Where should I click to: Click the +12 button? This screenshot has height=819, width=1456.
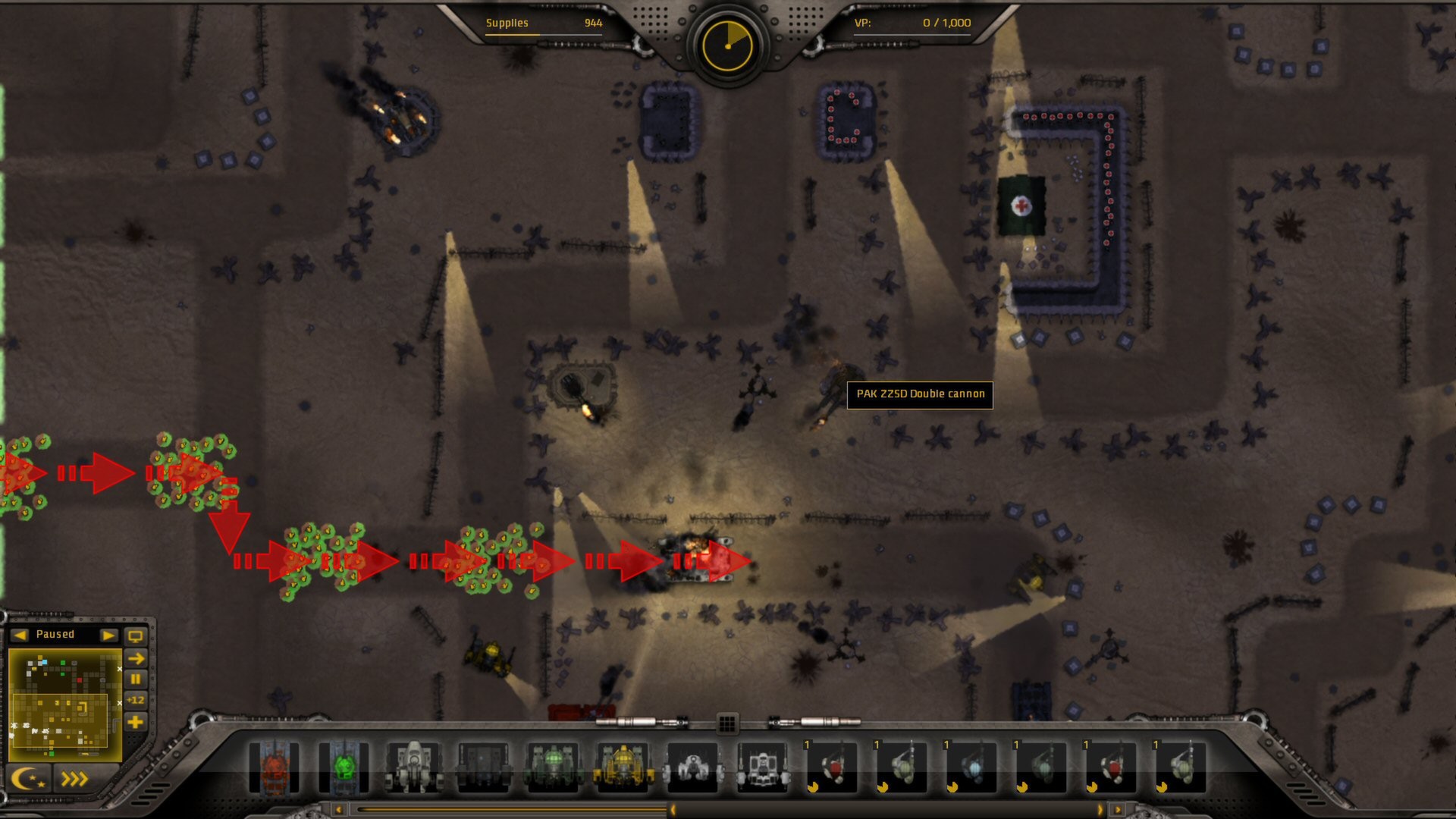click(x=136, y=700)
